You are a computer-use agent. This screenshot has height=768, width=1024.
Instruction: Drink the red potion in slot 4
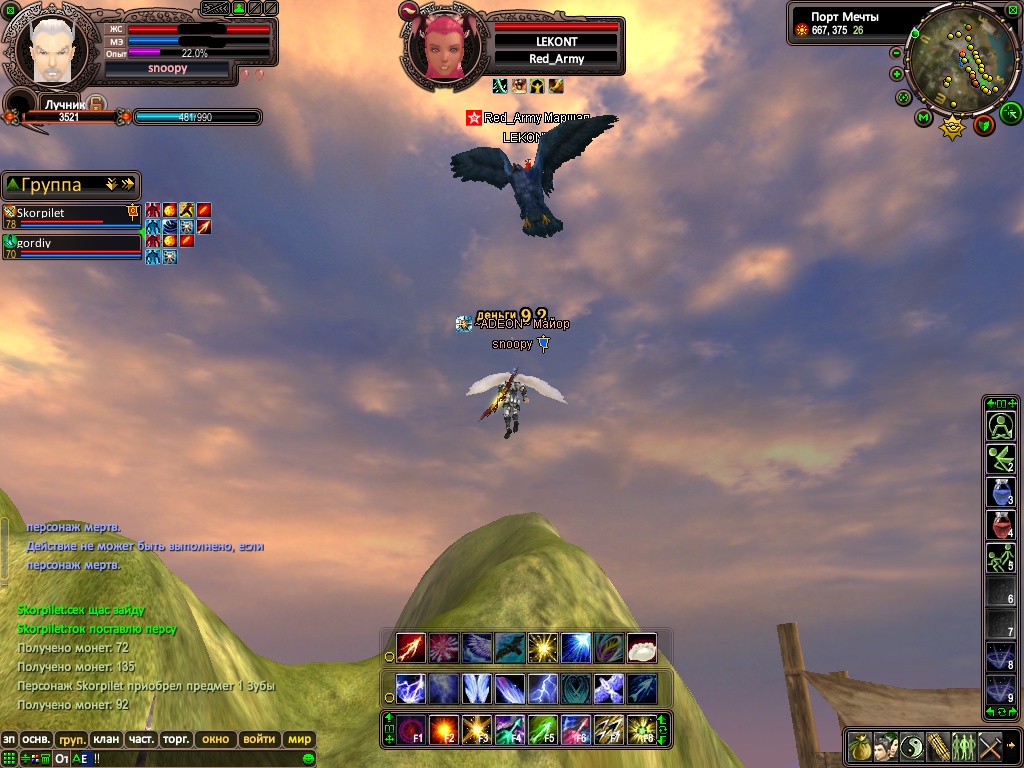(x=1001, y=524)
